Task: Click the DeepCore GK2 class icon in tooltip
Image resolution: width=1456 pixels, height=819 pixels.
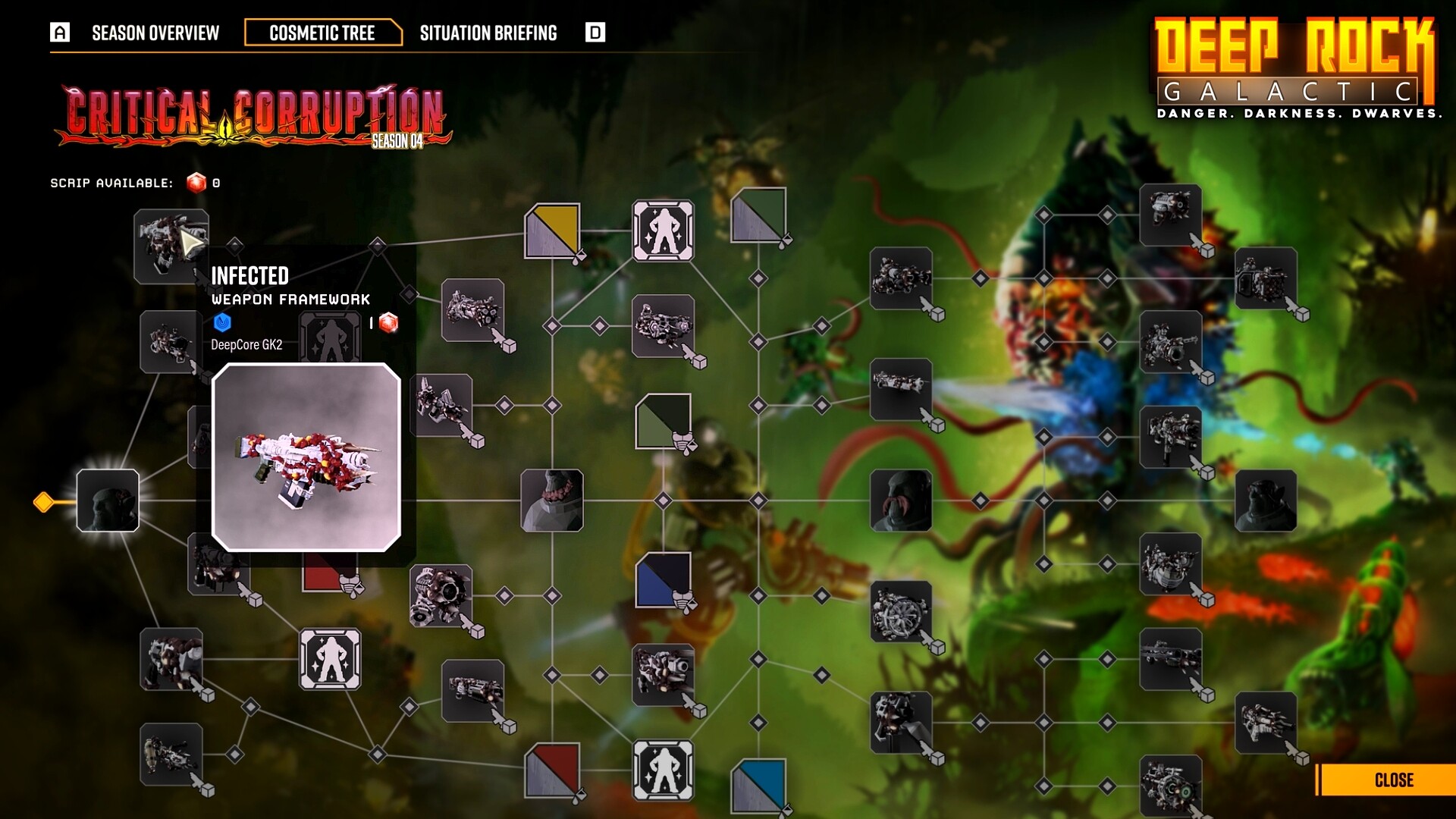Action: pos(222,324)
